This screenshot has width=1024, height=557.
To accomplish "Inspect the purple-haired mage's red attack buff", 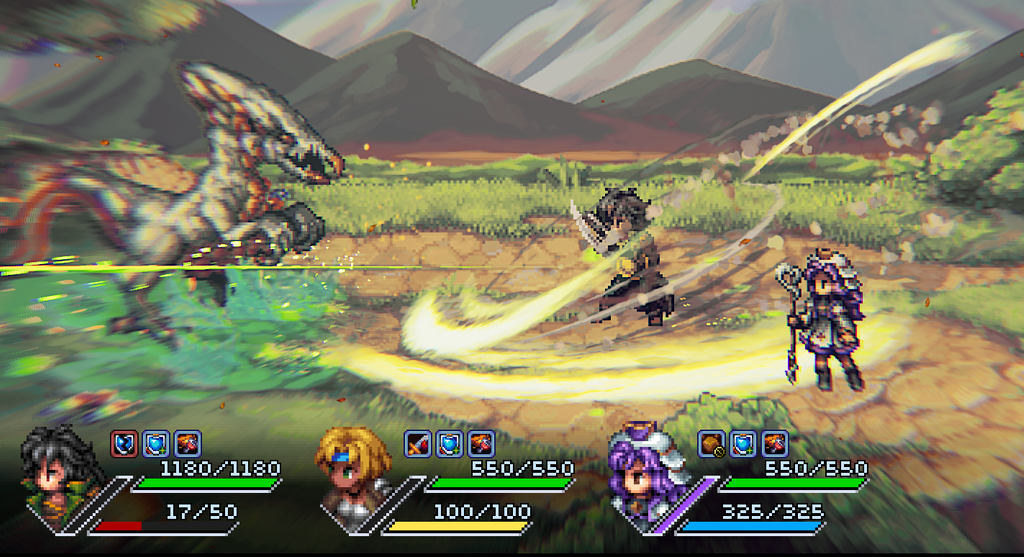I will pyautogui.click(x=775, y=443).
